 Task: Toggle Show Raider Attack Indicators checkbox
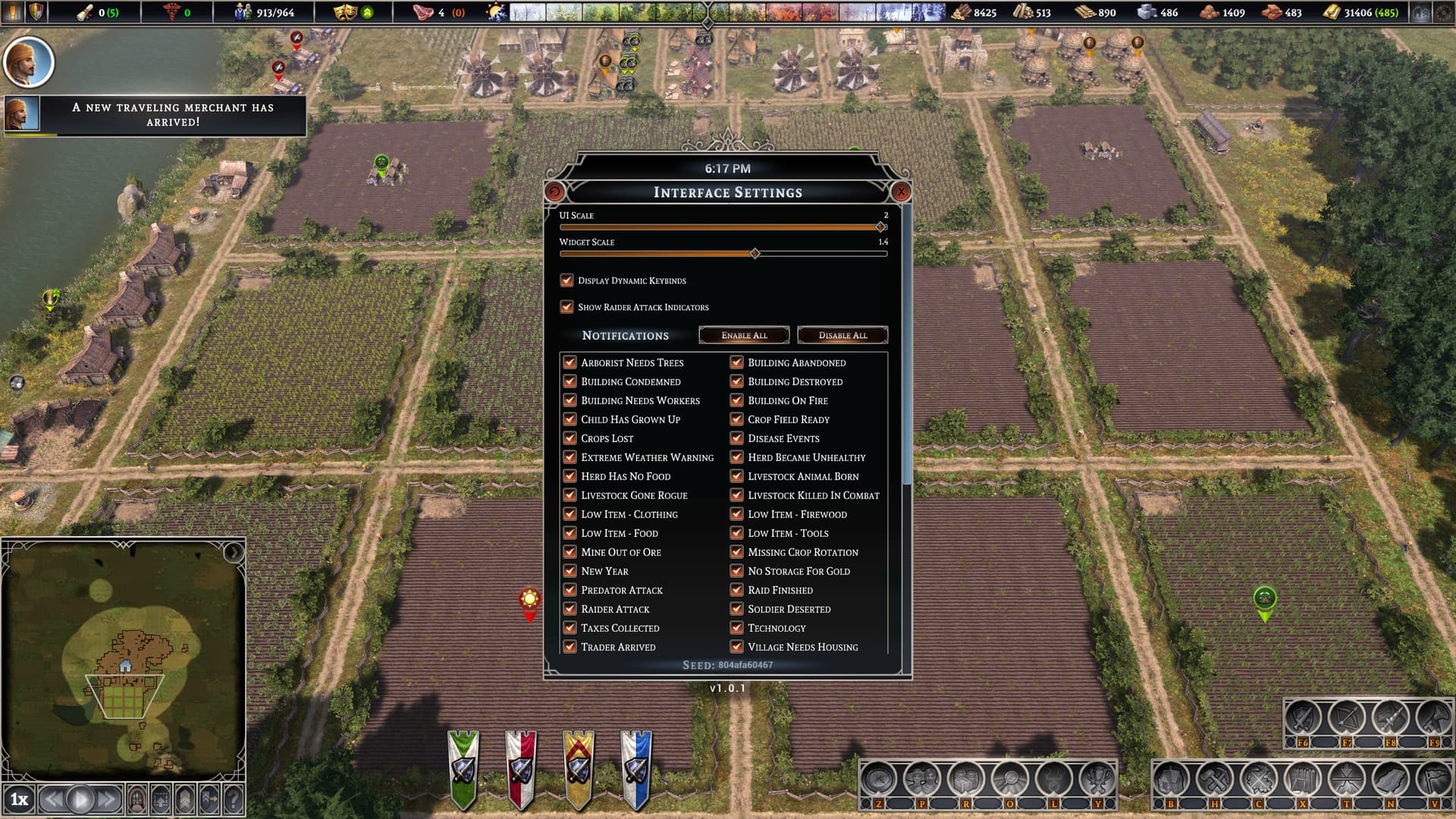point(567,307)
